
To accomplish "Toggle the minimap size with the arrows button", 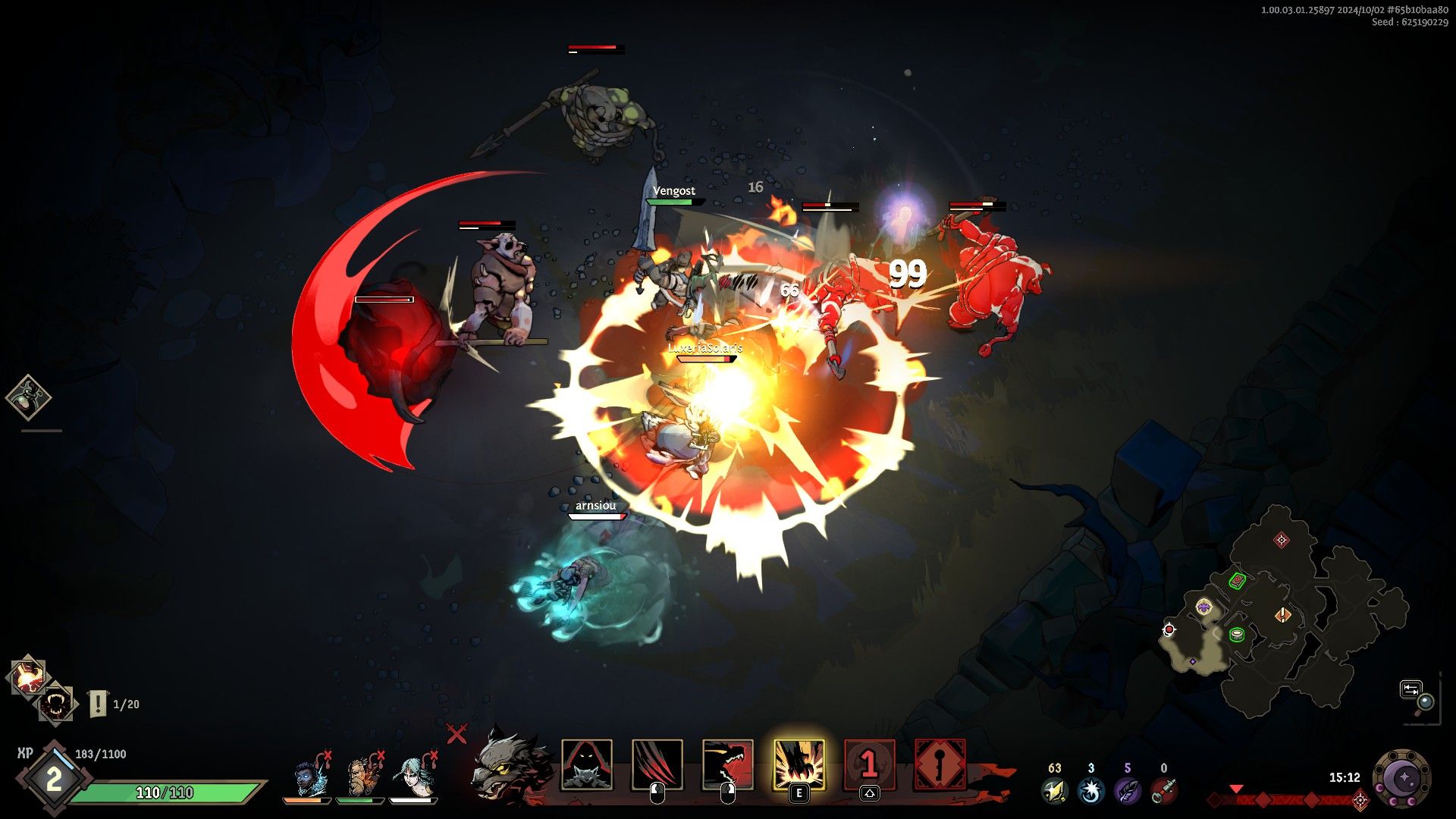I will click(x=1410, y=689).
